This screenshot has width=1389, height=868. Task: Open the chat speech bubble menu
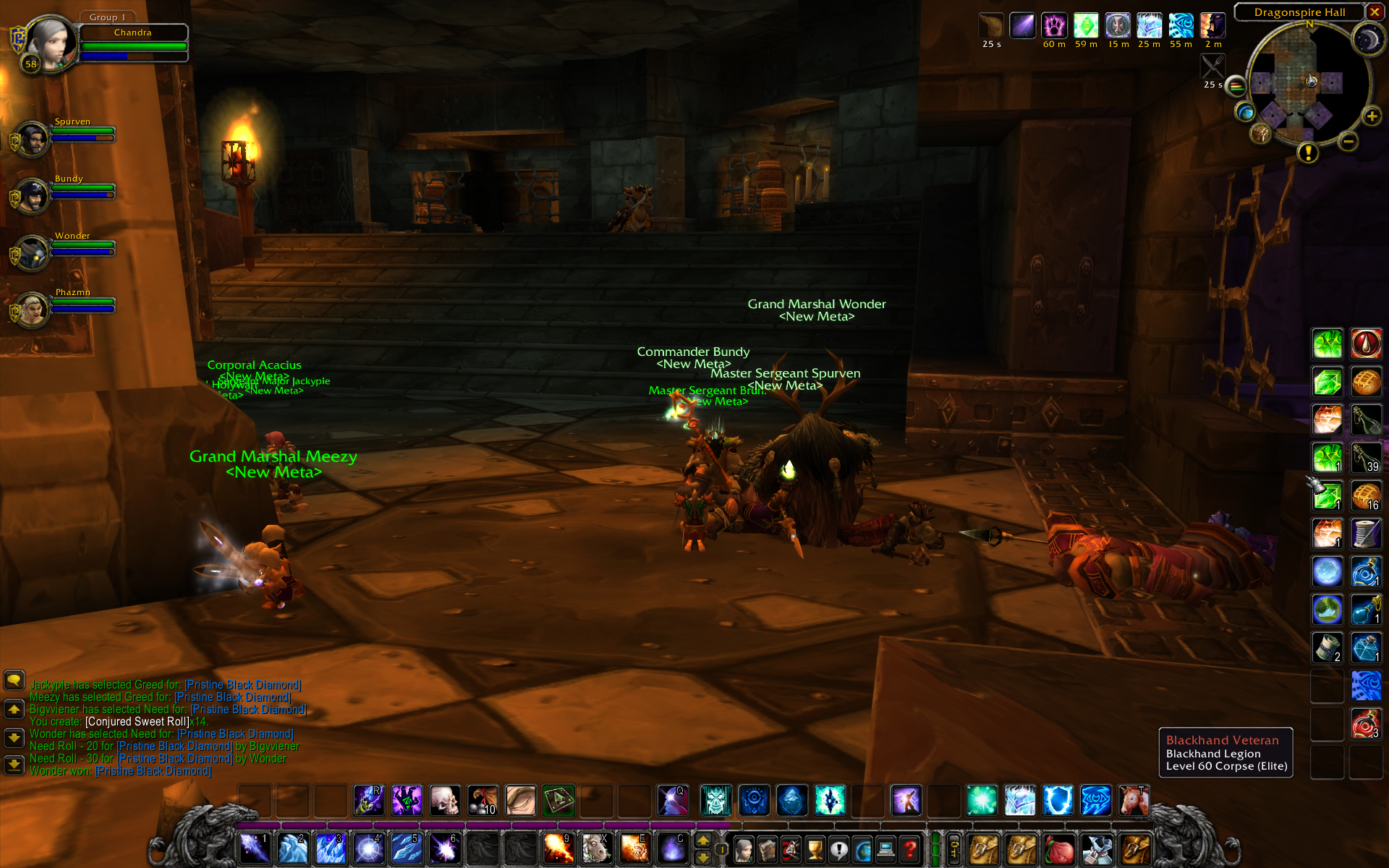click(14, 680)
